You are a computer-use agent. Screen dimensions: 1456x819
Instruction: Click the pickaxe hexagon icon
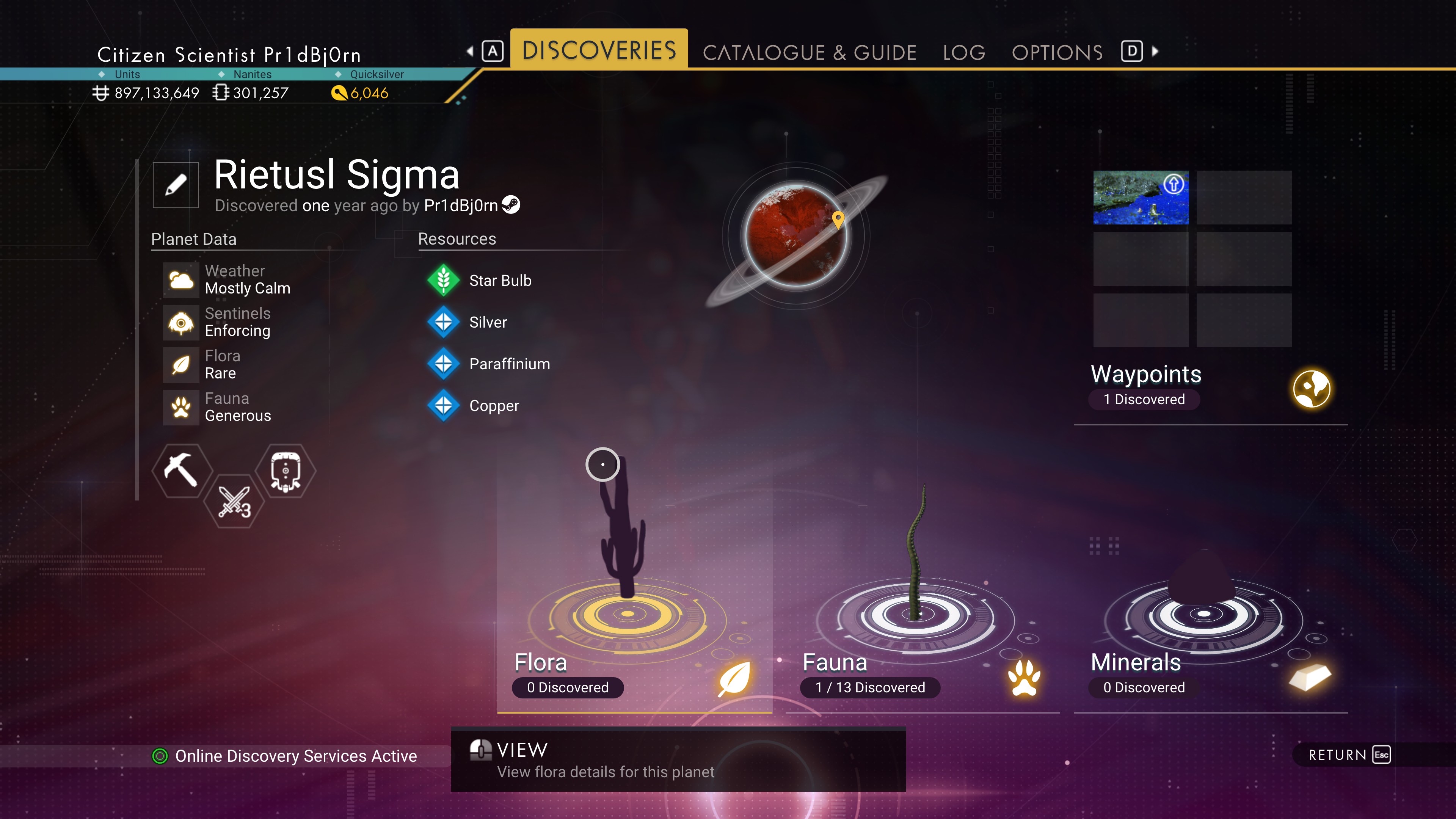[181, 470]
